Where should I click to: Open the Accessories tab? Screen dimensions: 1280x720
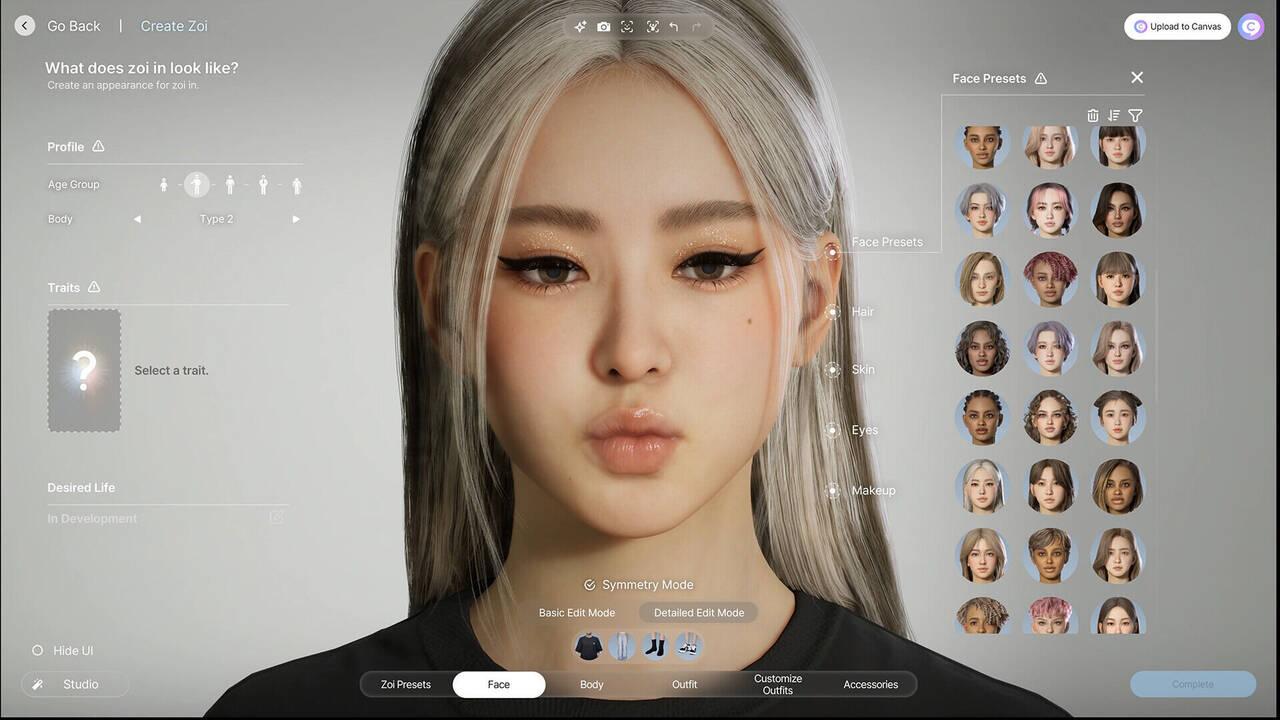coord(870,684)
